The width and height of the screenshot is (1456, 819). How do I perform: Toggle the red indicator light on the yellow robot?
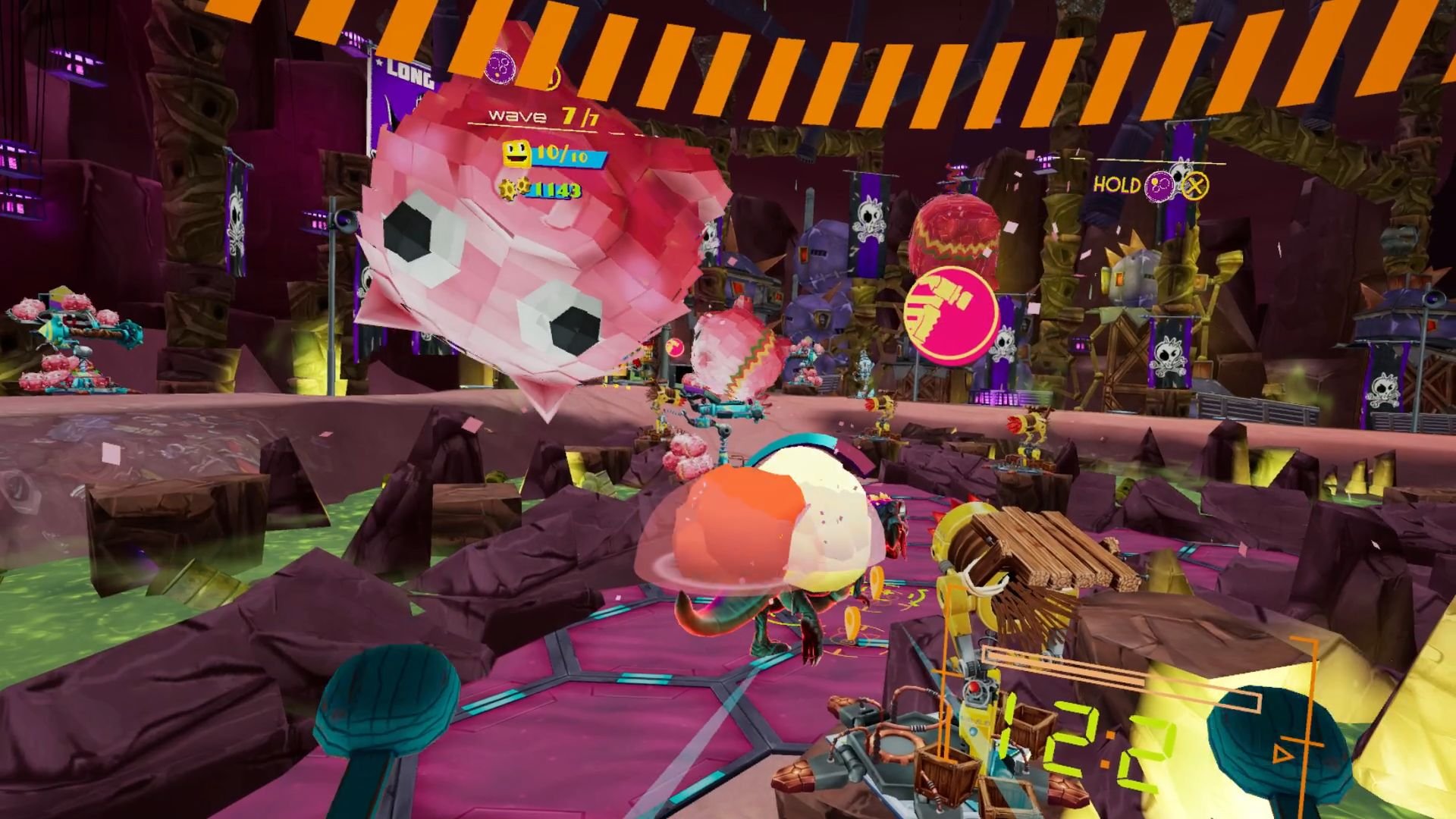pyautogui.click(x=974, y=687)
